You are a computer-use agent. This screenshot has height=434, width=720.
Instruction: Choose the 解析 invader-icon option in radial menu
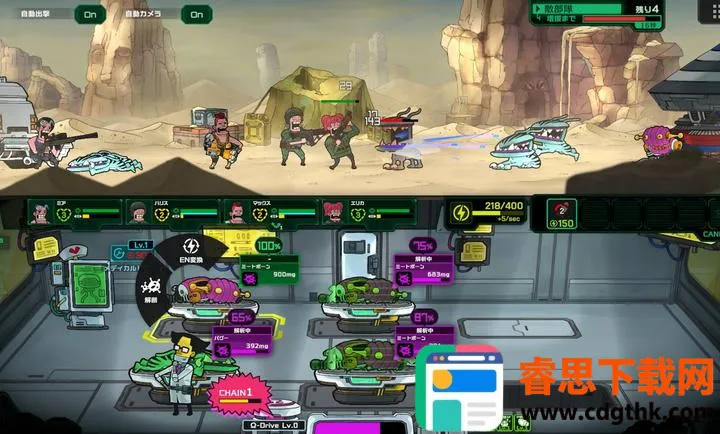tap(152, 288)
